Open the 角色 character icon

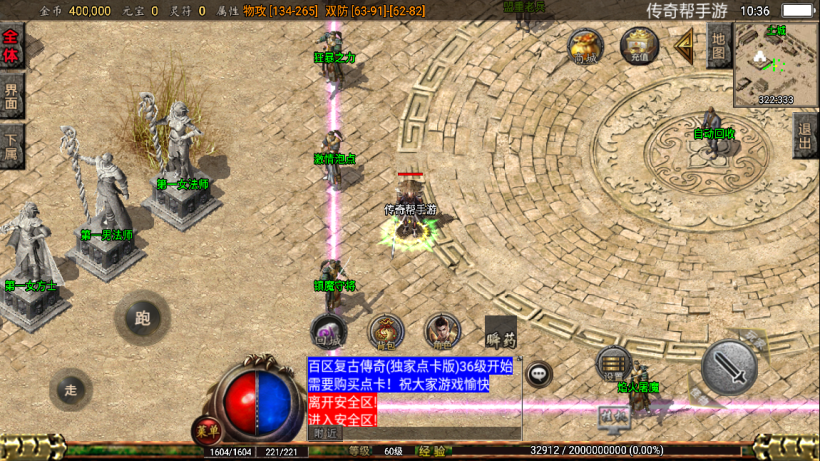pos(442,331)
